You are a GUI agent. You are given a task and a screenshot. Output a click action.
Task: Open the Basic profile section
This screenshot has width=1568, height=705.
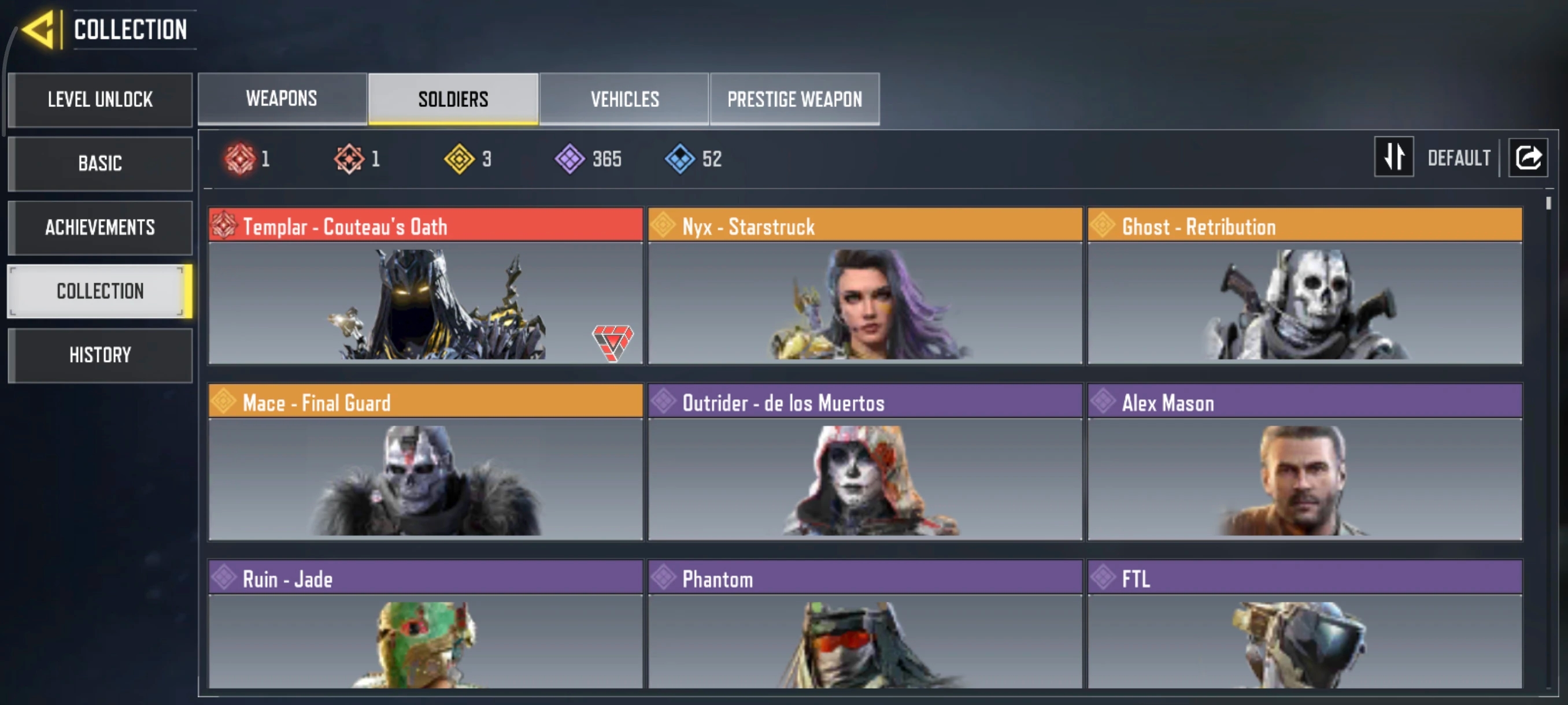[101, 164]
